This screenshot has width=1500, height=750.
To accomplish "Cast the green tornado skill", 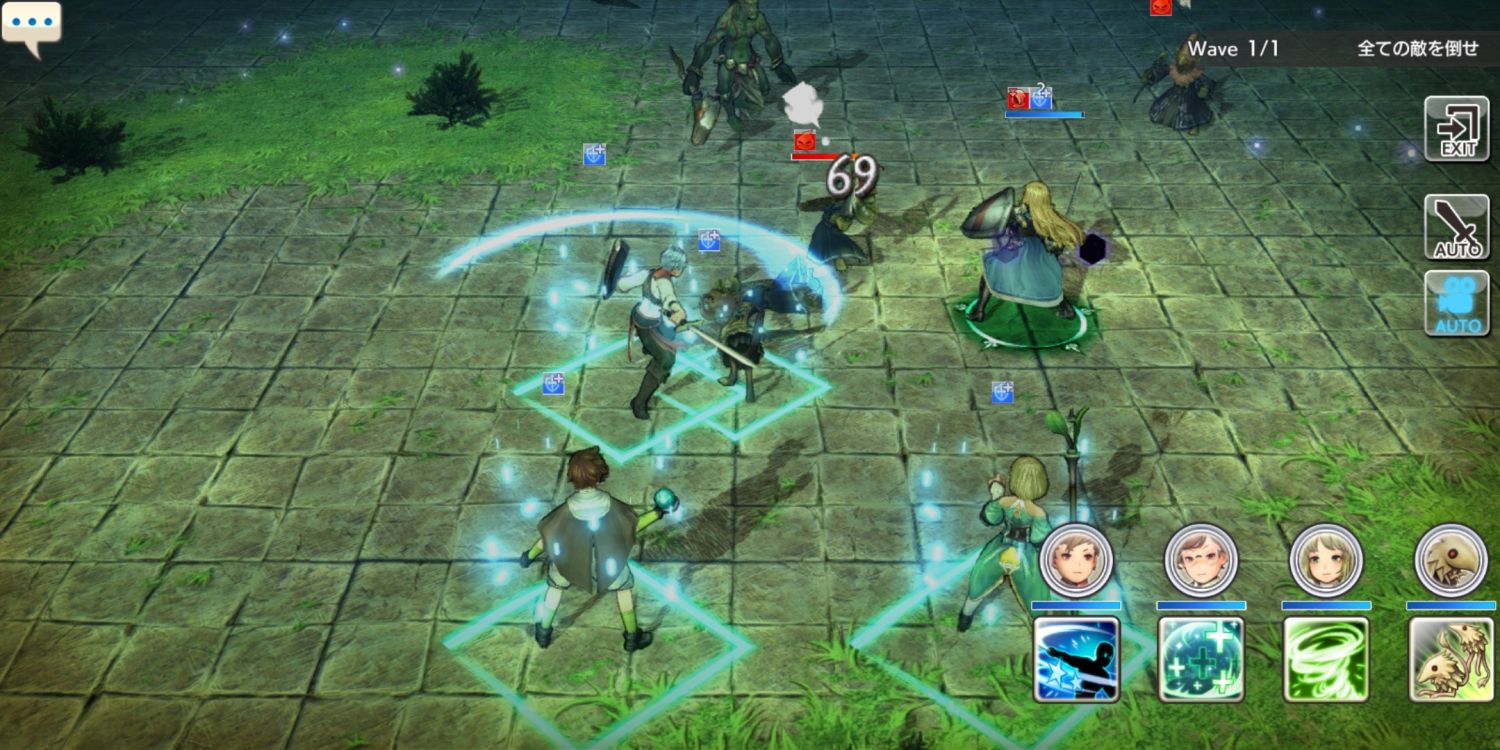I will 1326,659.
